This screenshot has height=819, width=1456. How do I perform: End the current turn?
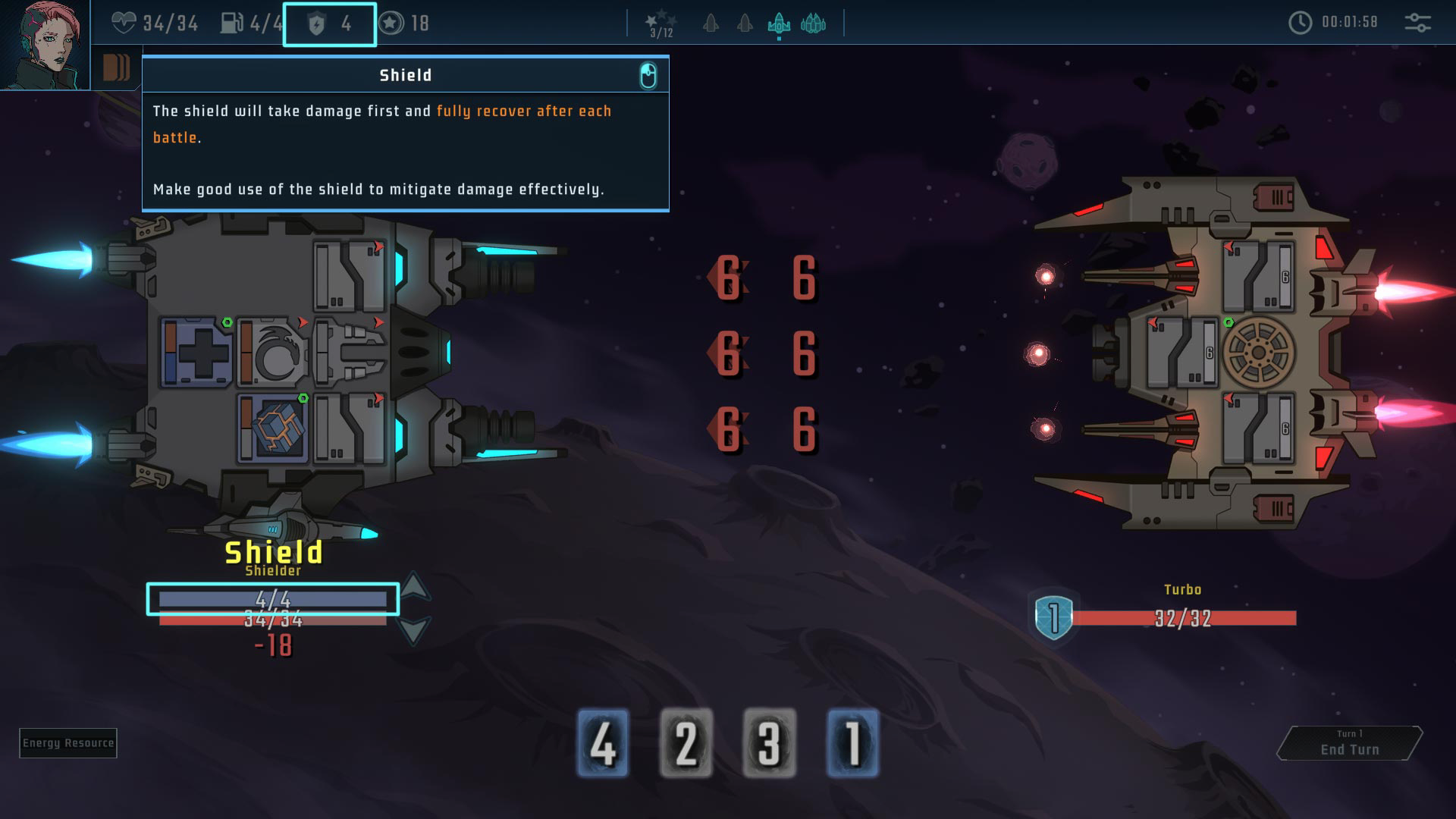tap(1349, 743)
